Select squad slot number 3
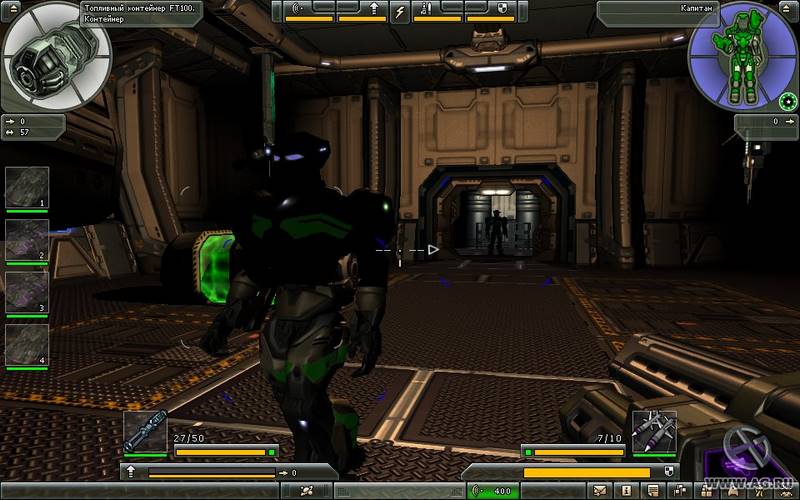This screenshot has width=800, height=500. point(27,291)
